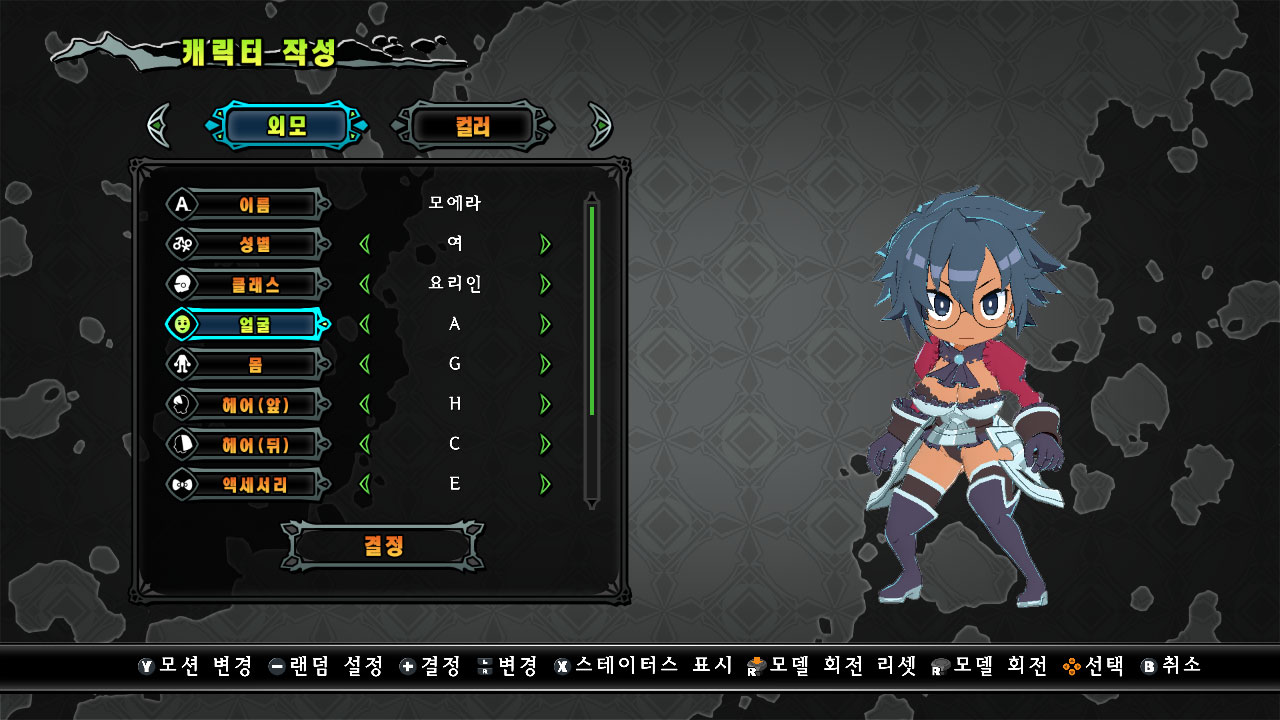Select the name icon labeled A beside 이름
Image resolution: width=1280 pixels, height=720 pixels.
pos(184,204)
